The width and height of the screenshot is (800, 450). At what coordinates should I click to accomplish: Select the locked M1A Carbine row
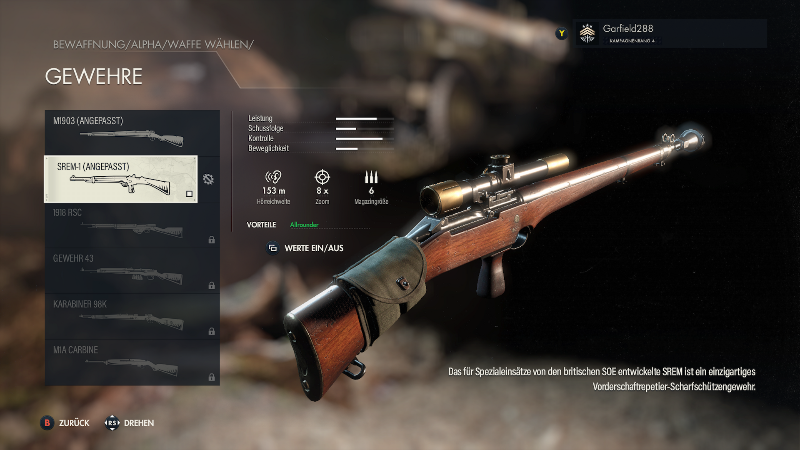click(131, 363)
